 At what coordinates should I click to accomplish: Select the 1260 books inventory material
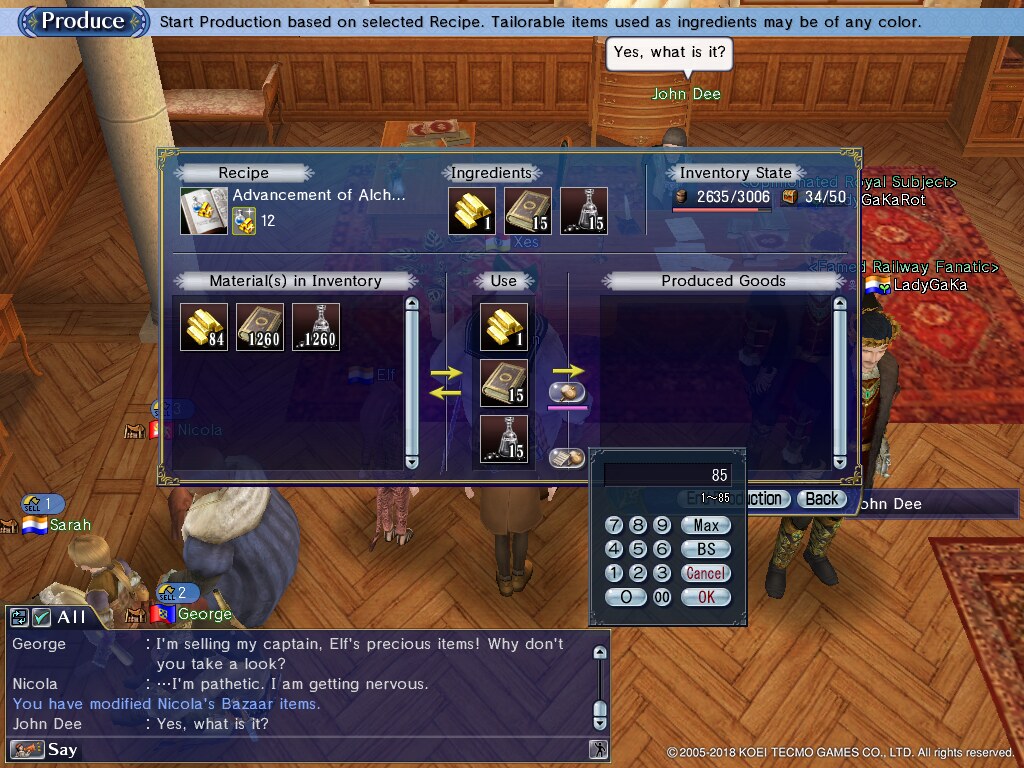tap(260, 327)
